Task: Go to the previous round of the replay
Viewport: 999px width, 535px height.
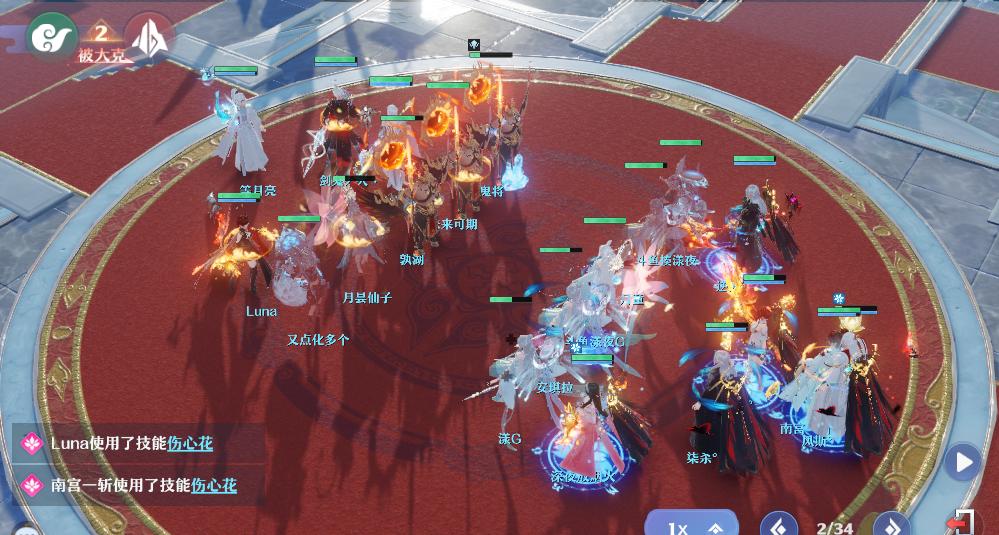Action: (x=779, y=525)
